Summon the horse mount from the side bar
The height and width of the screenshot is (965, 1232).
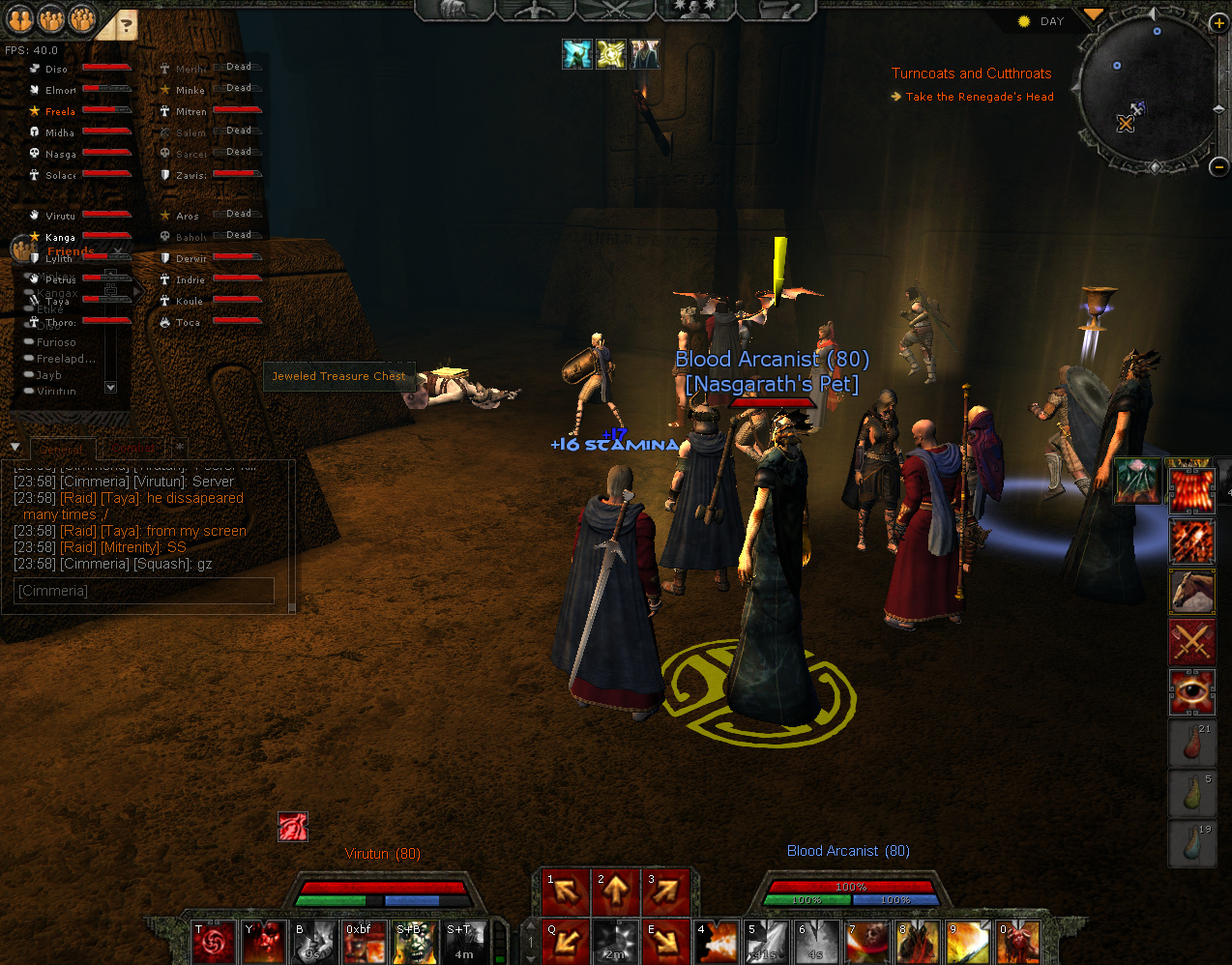tap(1192, 591)
